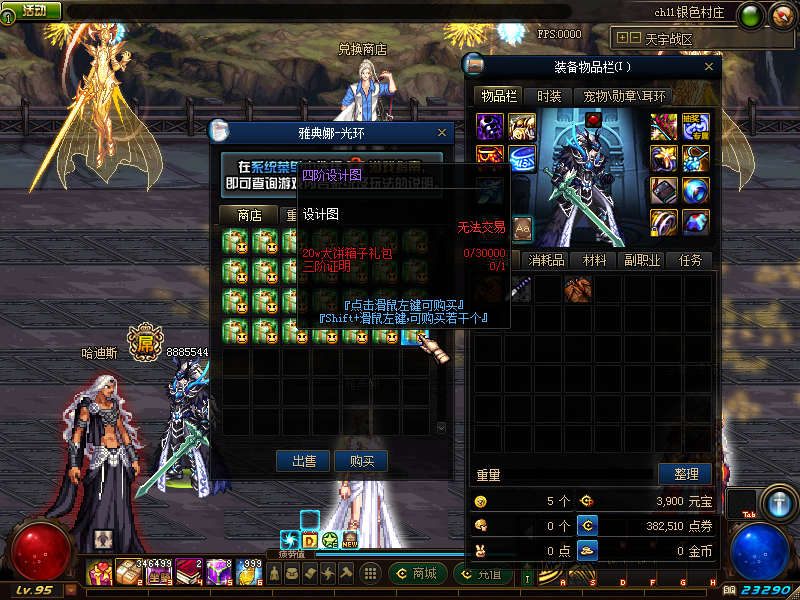Click the 购买 buy button
This screenshot has height=600, width=800.
pyautogui.click(x=362, y=461)
